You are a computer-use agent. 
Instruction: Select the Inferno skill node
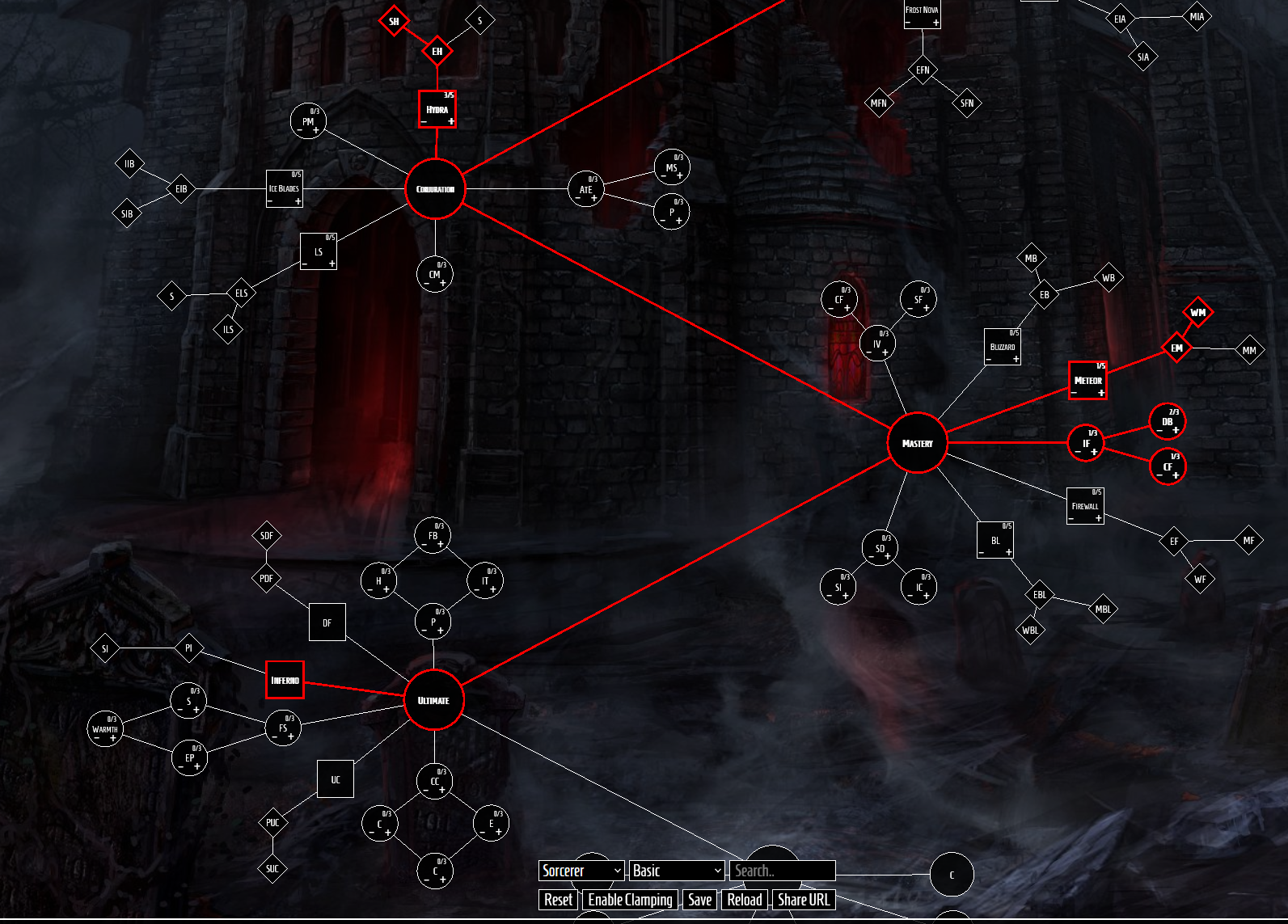click(285, 680)
